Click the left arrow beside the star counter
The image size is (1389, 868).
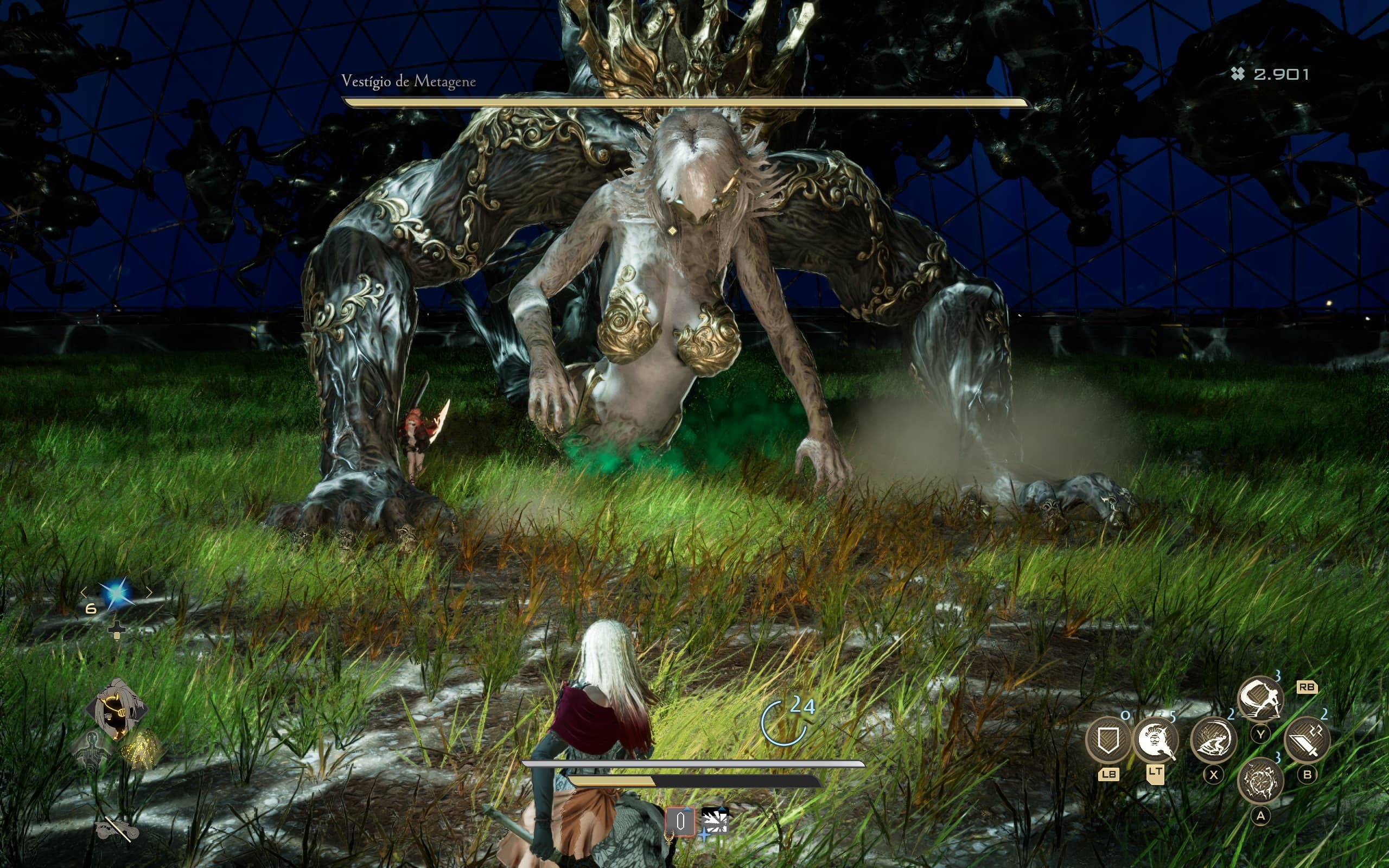[x=85, y=592]
